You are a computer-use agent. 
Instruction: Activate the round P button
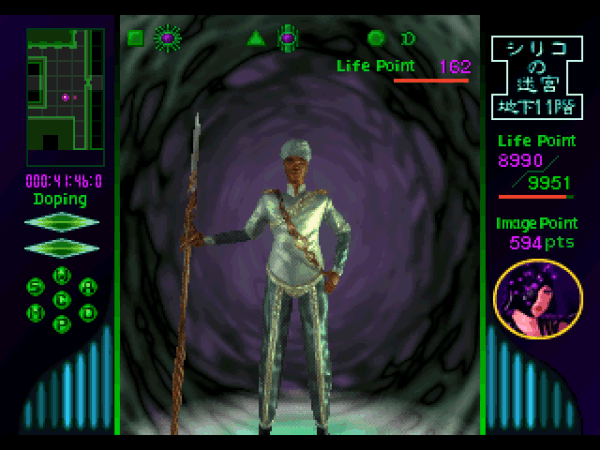(x=61, y=323)
